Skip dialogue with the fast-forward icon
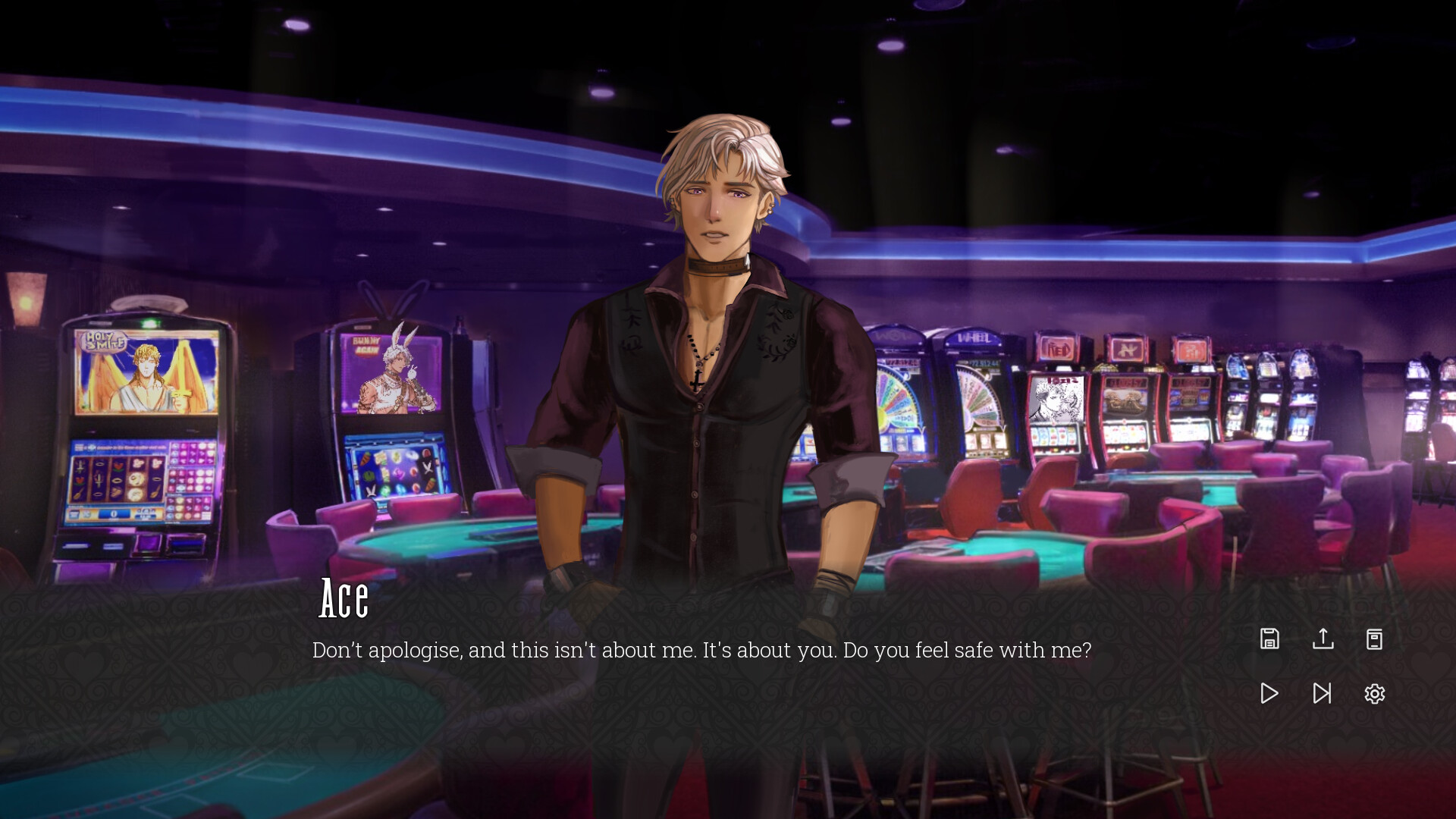Viewport: 1456px width, 819px height. coord(1322,693)
